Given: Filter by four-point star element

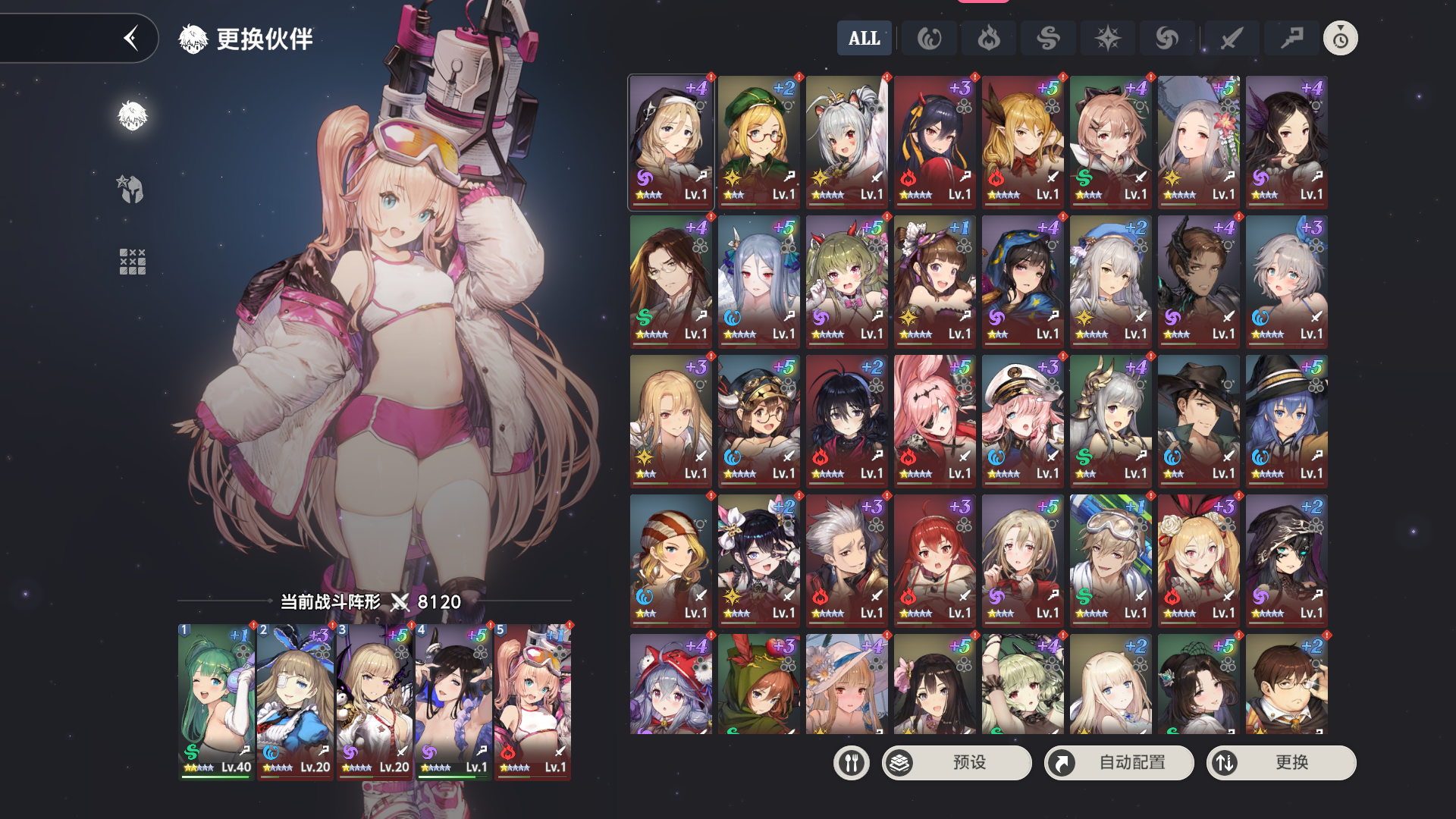Looking at the screenshot, I should 1107,38.
